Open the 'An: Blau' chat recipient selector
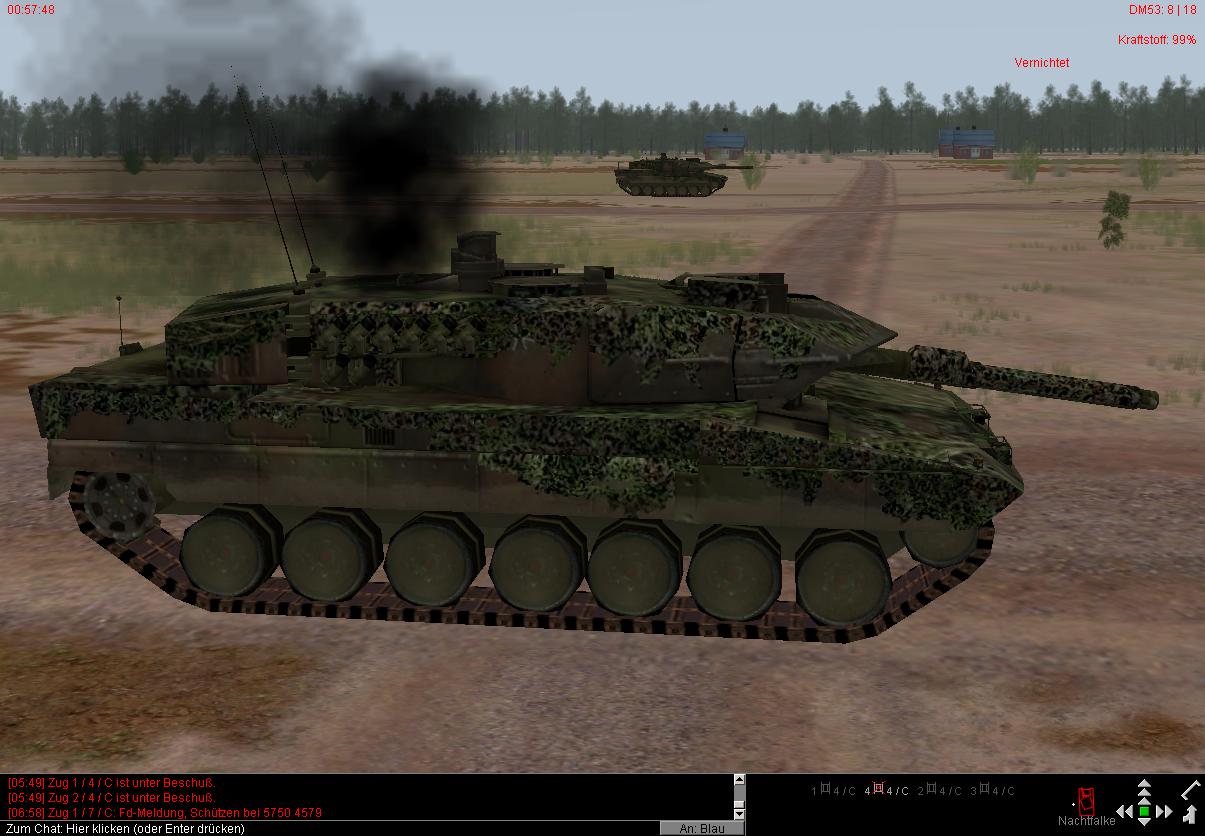This screenshot has height=836, width=1205. click(701, 828)
